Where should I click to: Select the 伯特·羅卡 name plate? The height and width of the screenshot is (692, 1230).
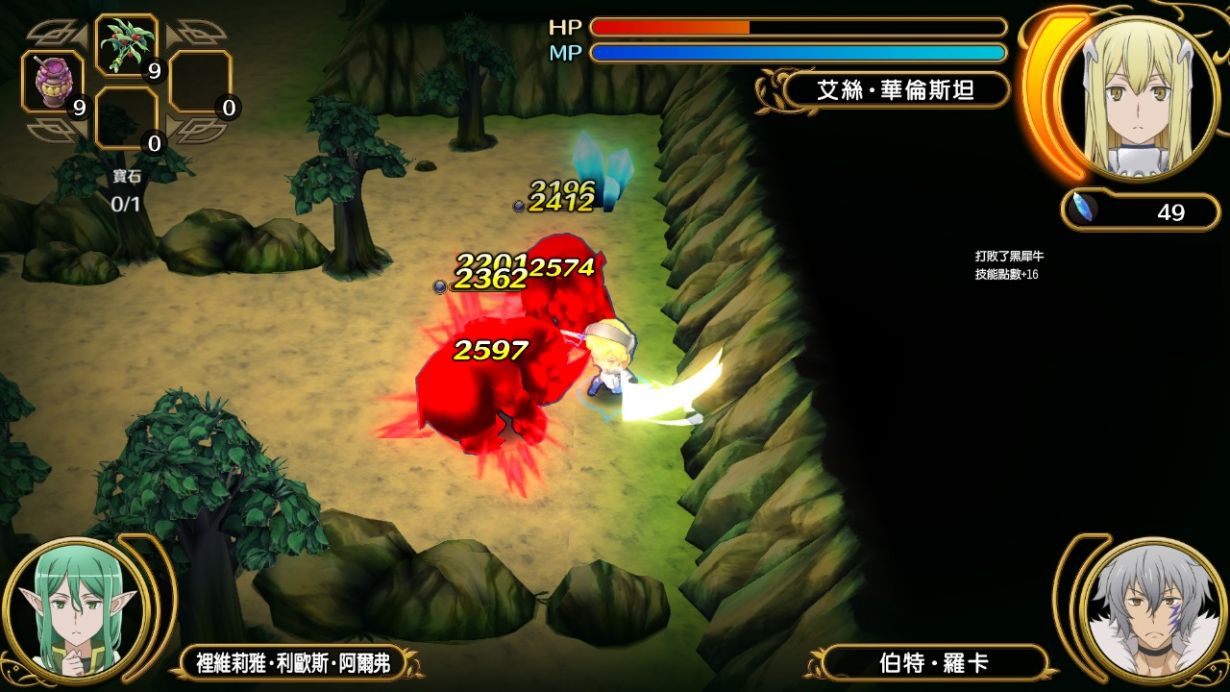click(933, 663)
